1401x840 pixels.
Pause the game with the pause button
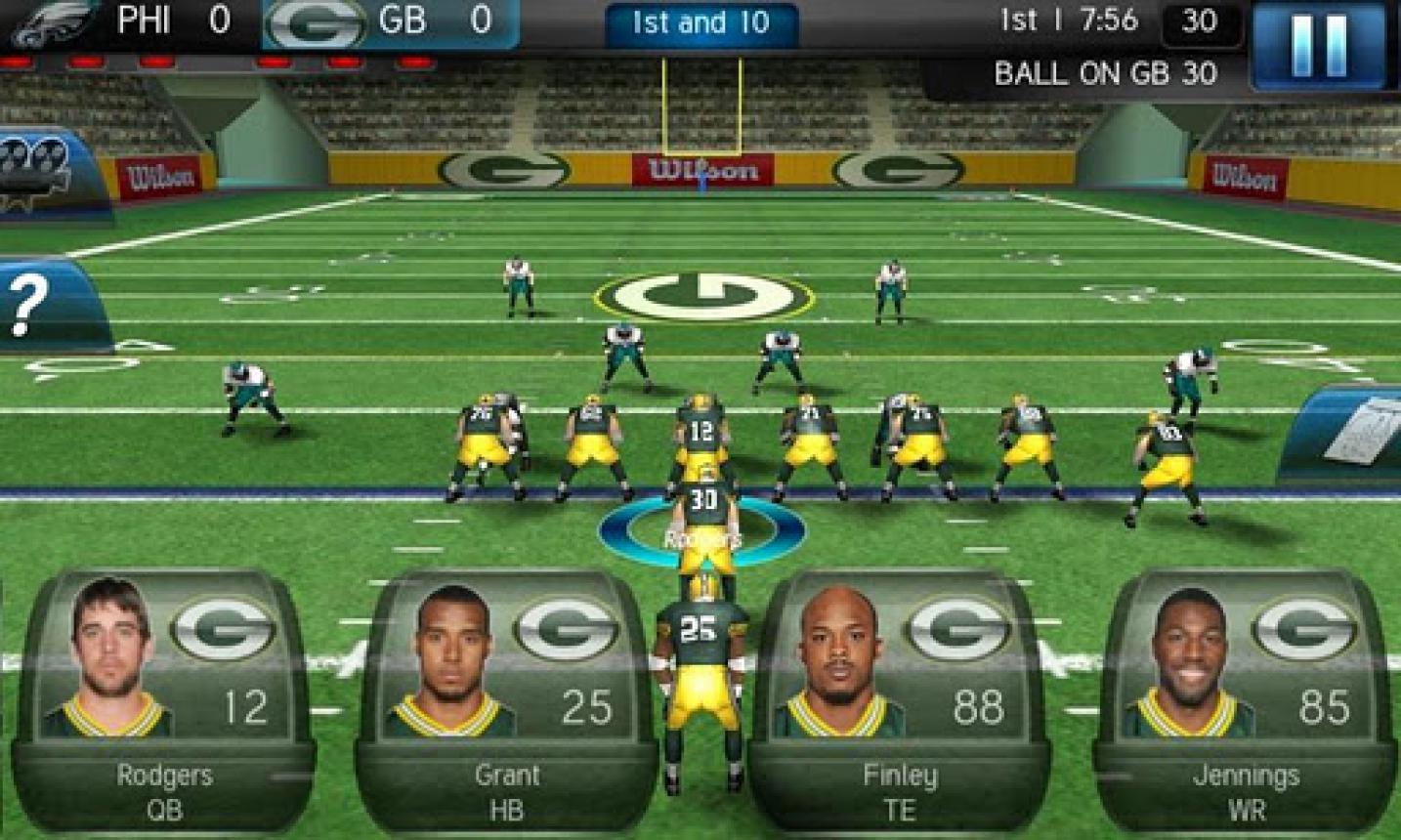click(x=1318, y=44)
